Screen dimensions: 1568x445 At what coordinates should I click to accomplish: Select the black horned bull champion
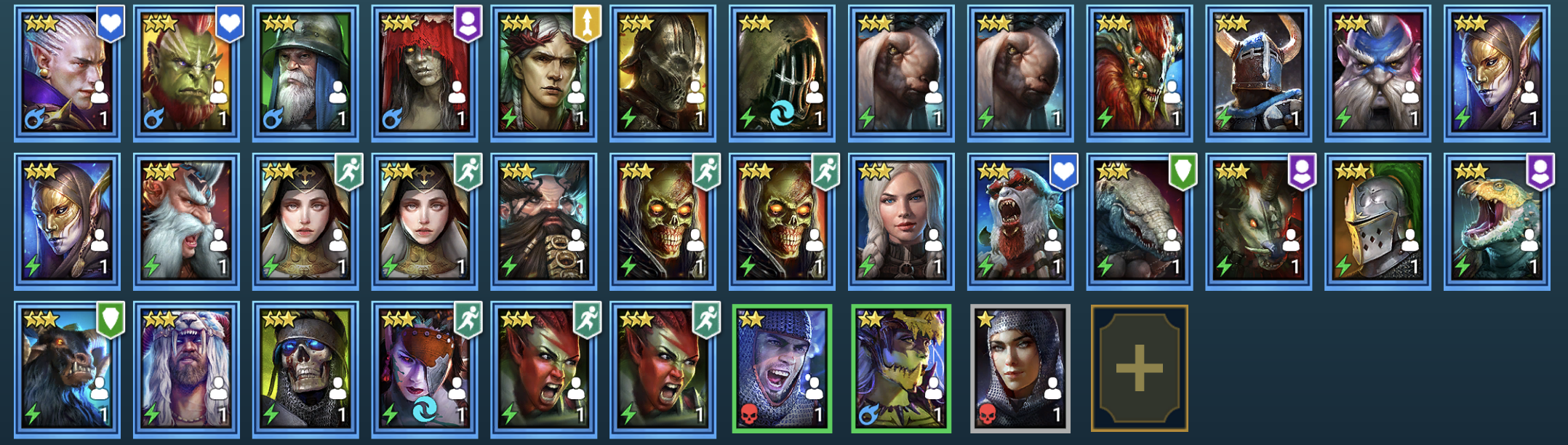[67, 369]
